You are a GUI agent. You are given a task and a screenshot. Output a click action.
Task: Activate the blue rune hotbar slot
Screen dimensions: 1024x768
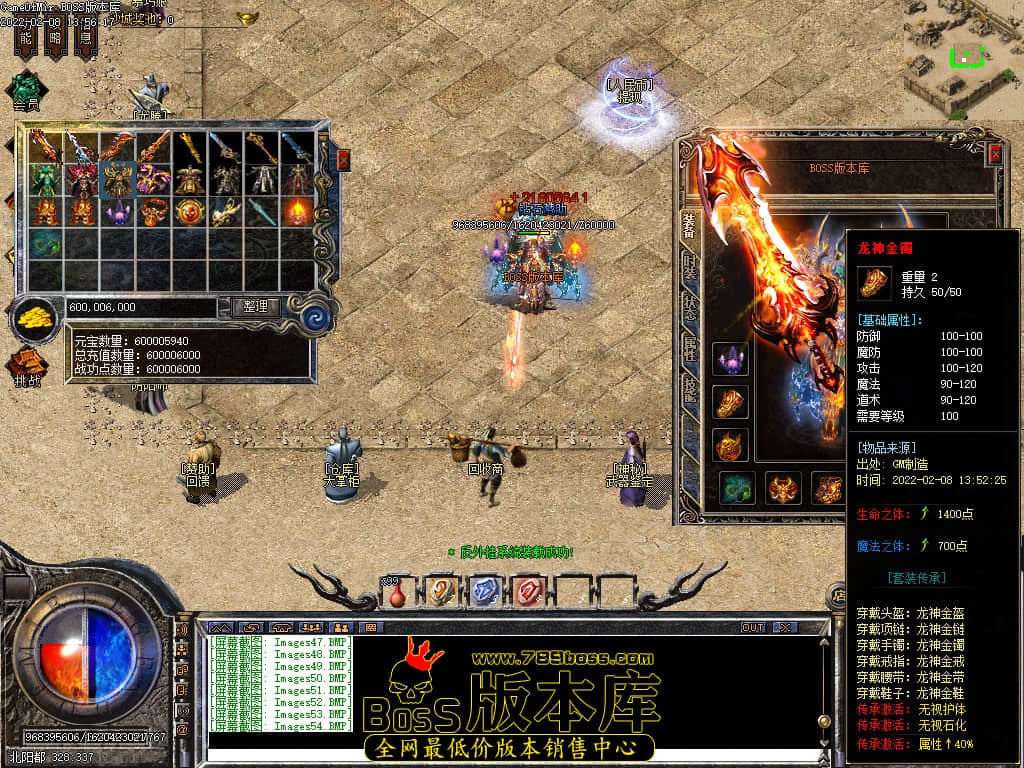coord(484,591)
